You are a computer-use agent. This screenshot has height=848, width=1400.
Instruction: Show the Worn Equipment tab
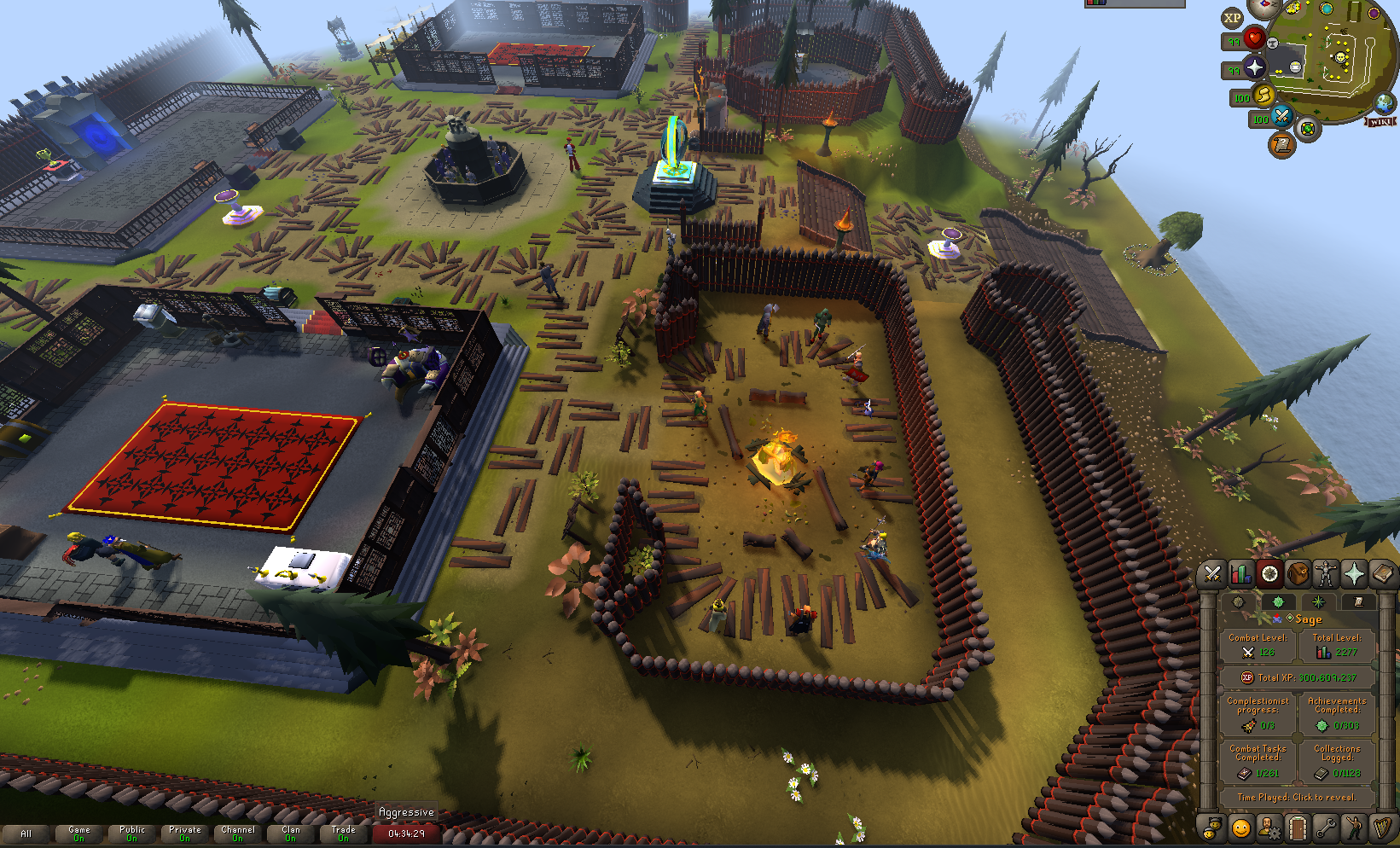(x=1326, y=574)
